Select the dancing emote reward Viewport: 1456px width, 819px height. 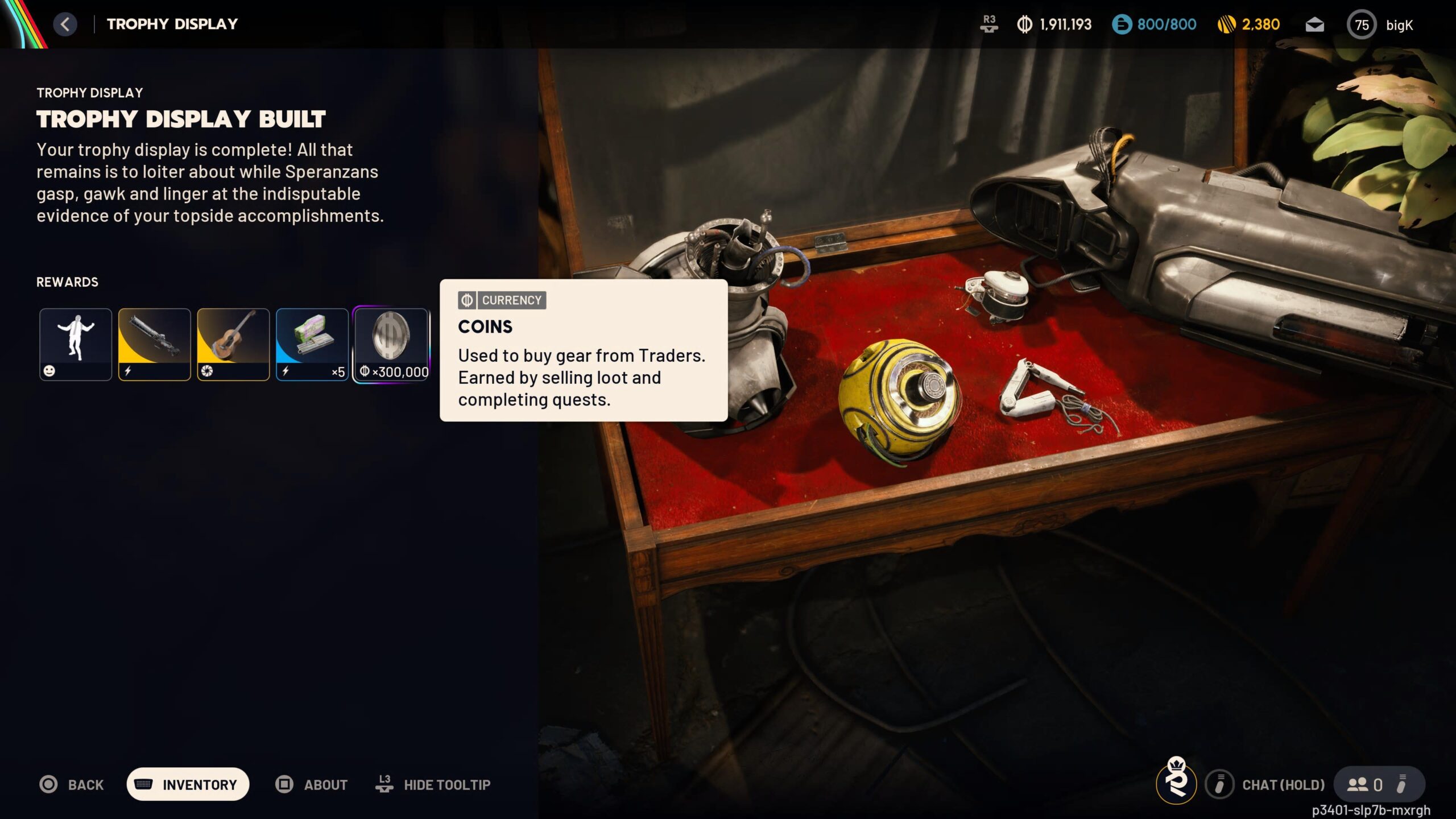[x=76, y=344]
